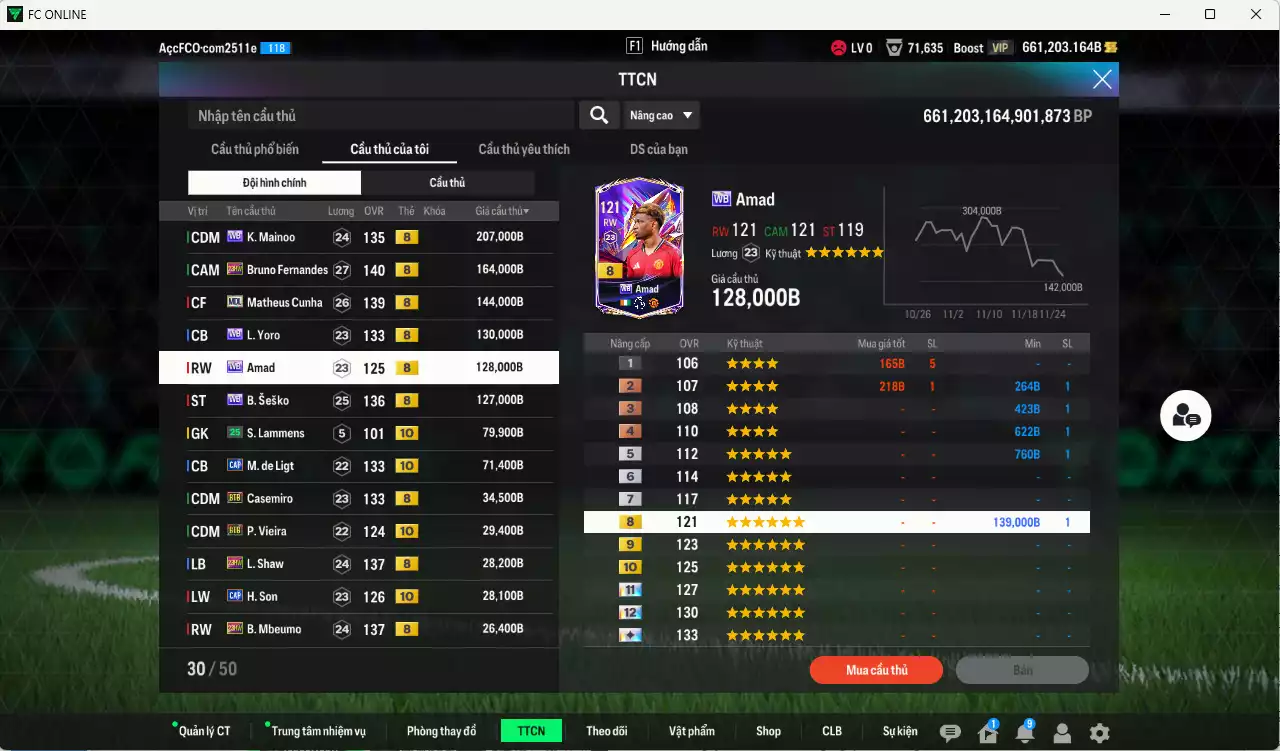Select upgrade level 8 priced 139,000B

[x=838, y=521]
